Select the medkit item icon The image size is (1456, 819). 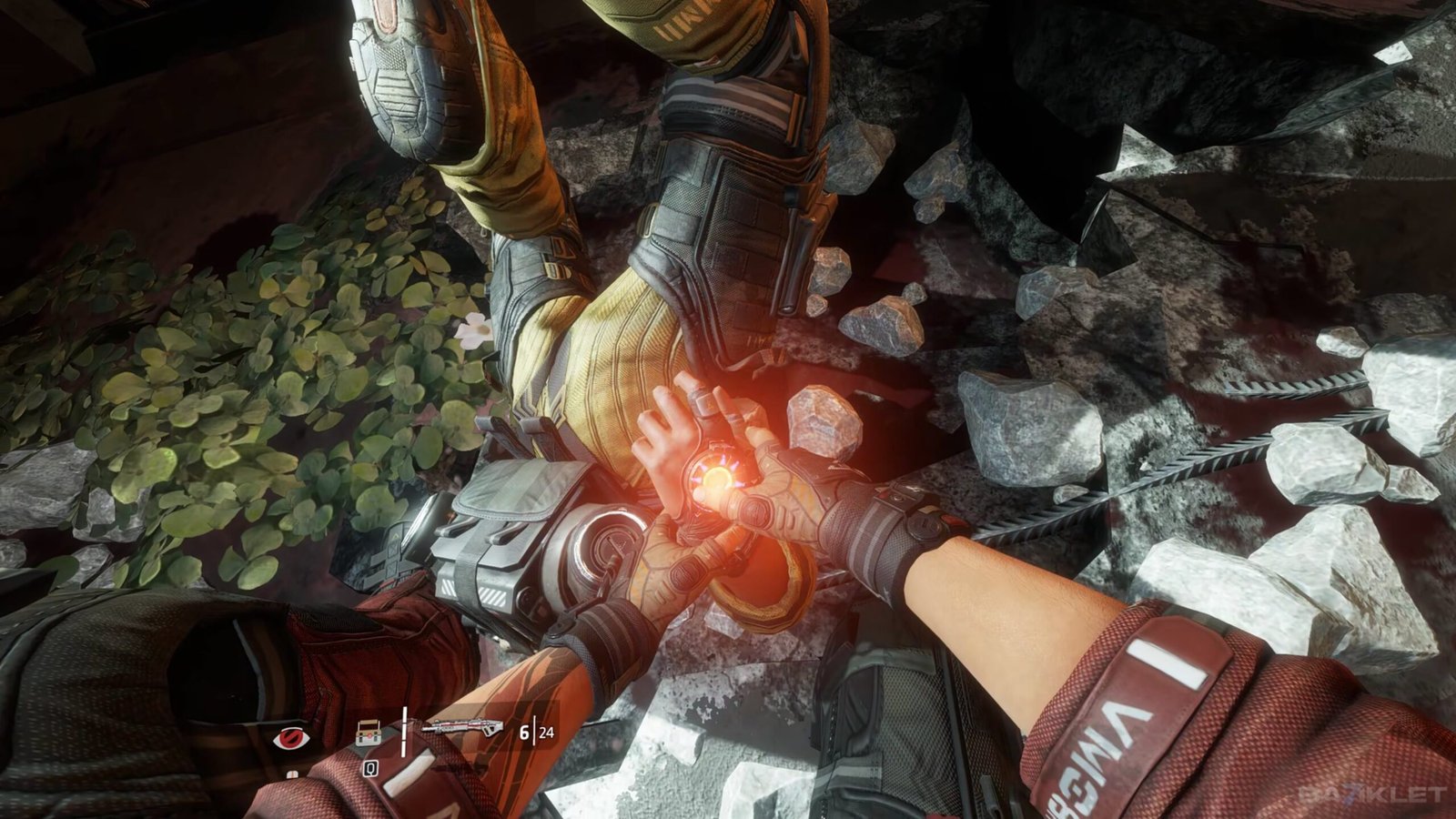point(369,732)
